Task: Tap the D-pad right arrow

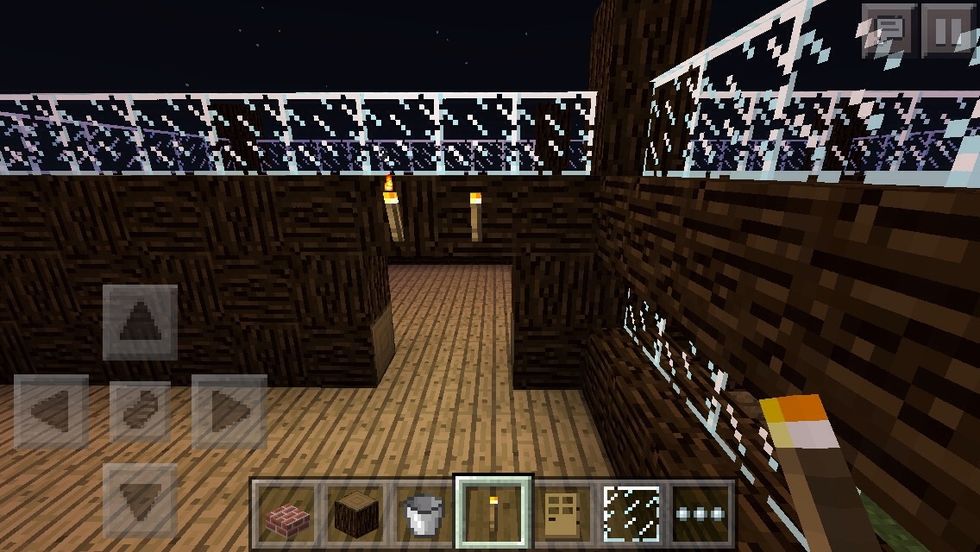Action: pos(228,411)
